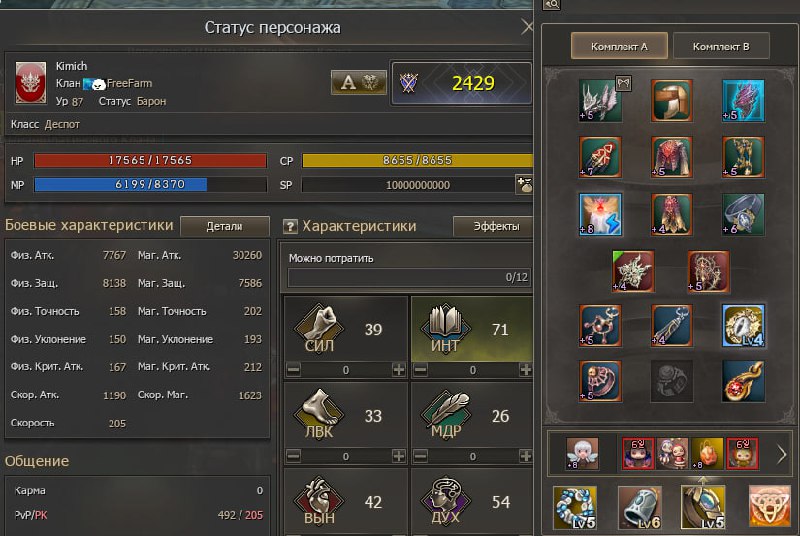The height and width of the screenshot is (536, 800).
Task: Remove a point from ЛВК
Action: pos(294,456)
